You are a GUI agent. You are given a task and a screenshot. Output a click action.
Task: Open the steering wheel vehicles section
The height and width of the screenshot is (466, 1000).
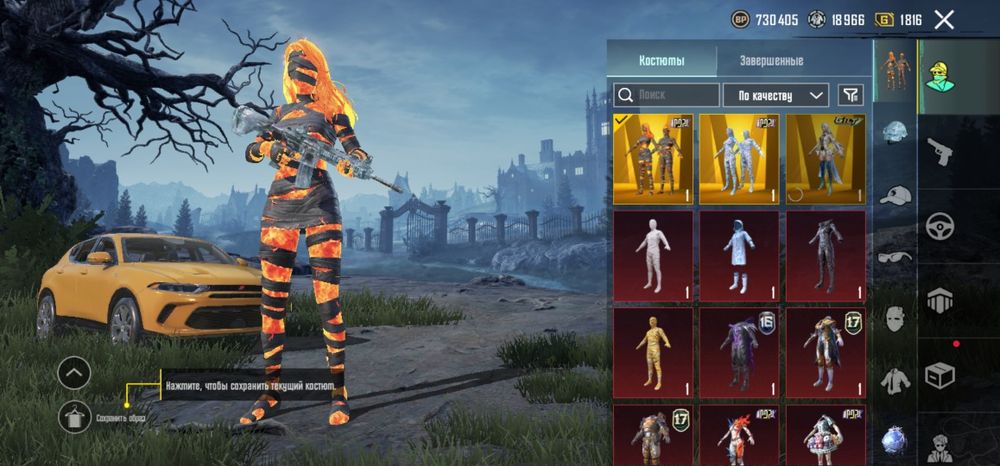(939, 226)
